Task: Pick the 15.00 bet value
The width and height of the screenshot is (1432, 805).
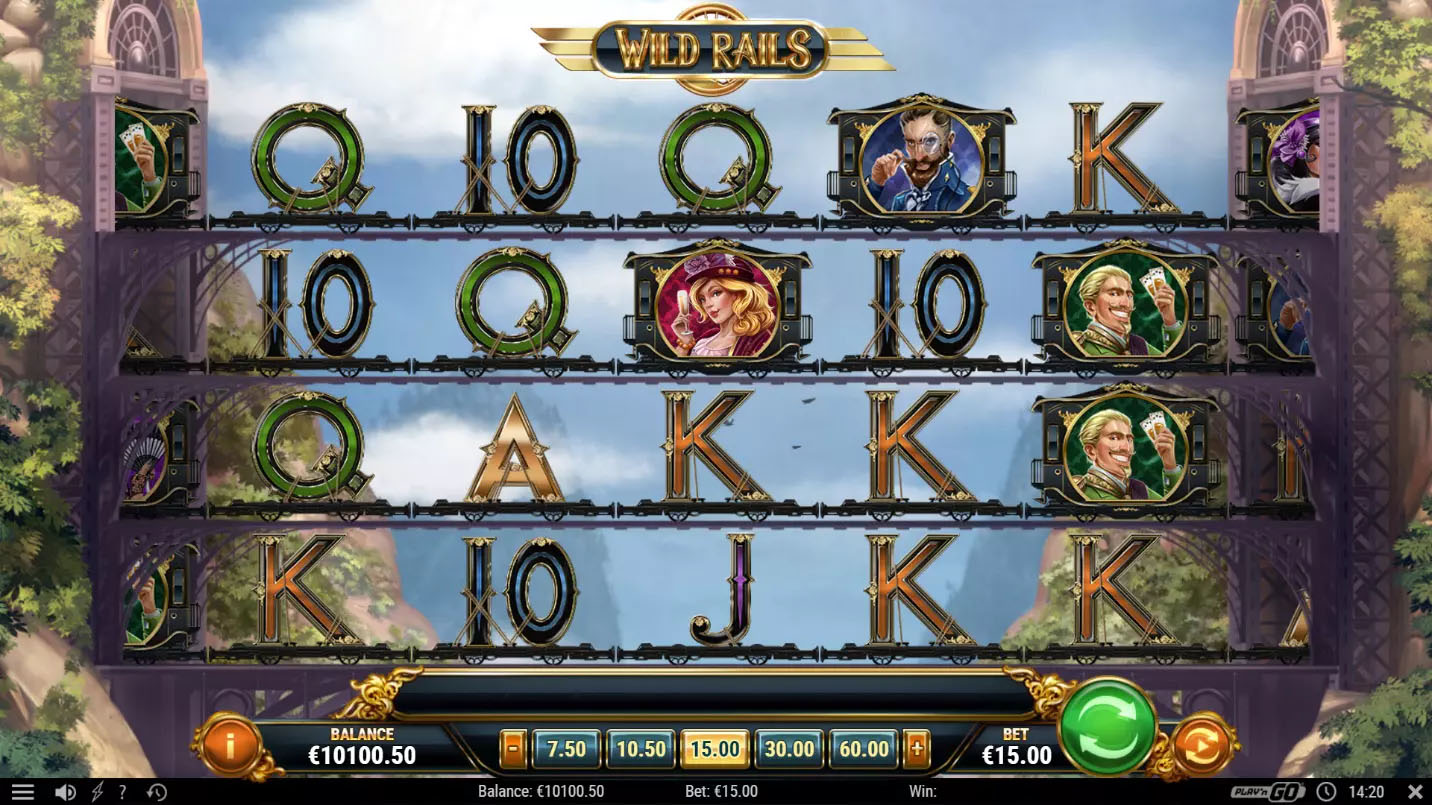Action: (x=715, y=749)
